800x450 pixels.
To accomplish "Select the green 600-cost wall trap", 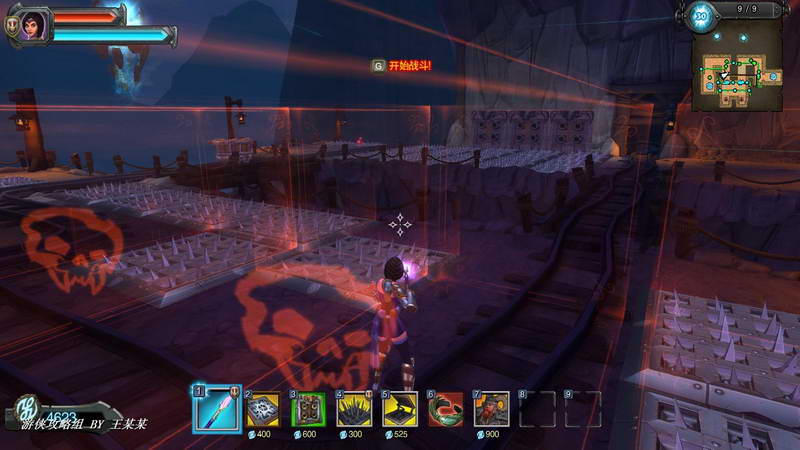I will pyautogui.click(x=309, y=409).
